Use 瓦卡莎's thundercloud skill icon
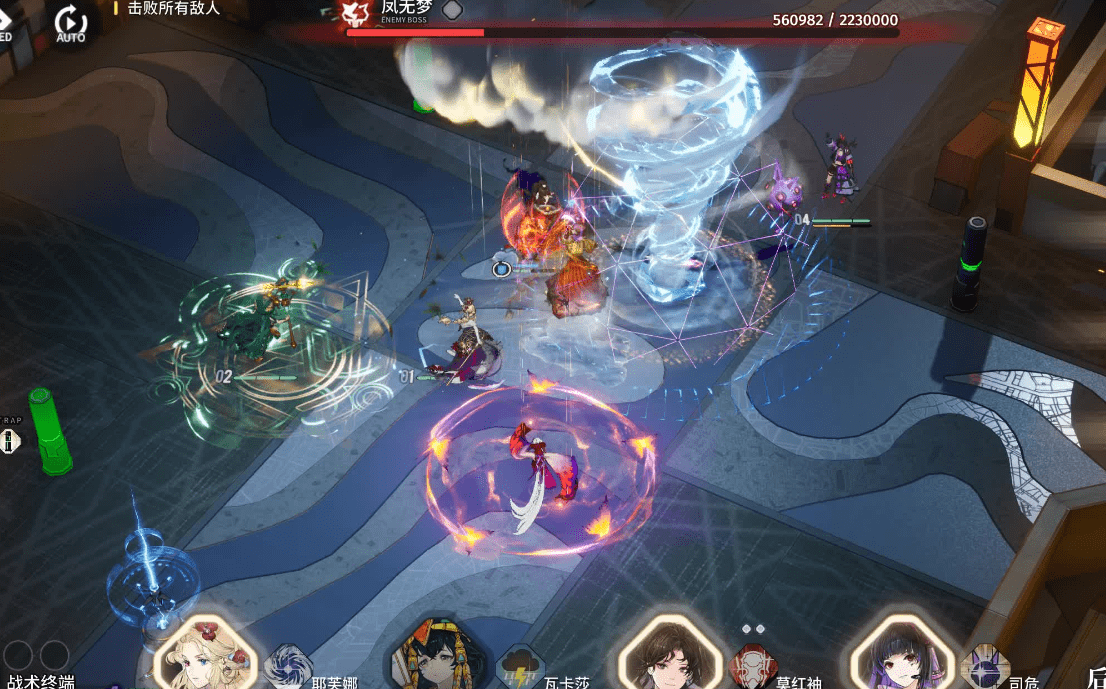The image size is (1106, 689). (x=519, y=667)
